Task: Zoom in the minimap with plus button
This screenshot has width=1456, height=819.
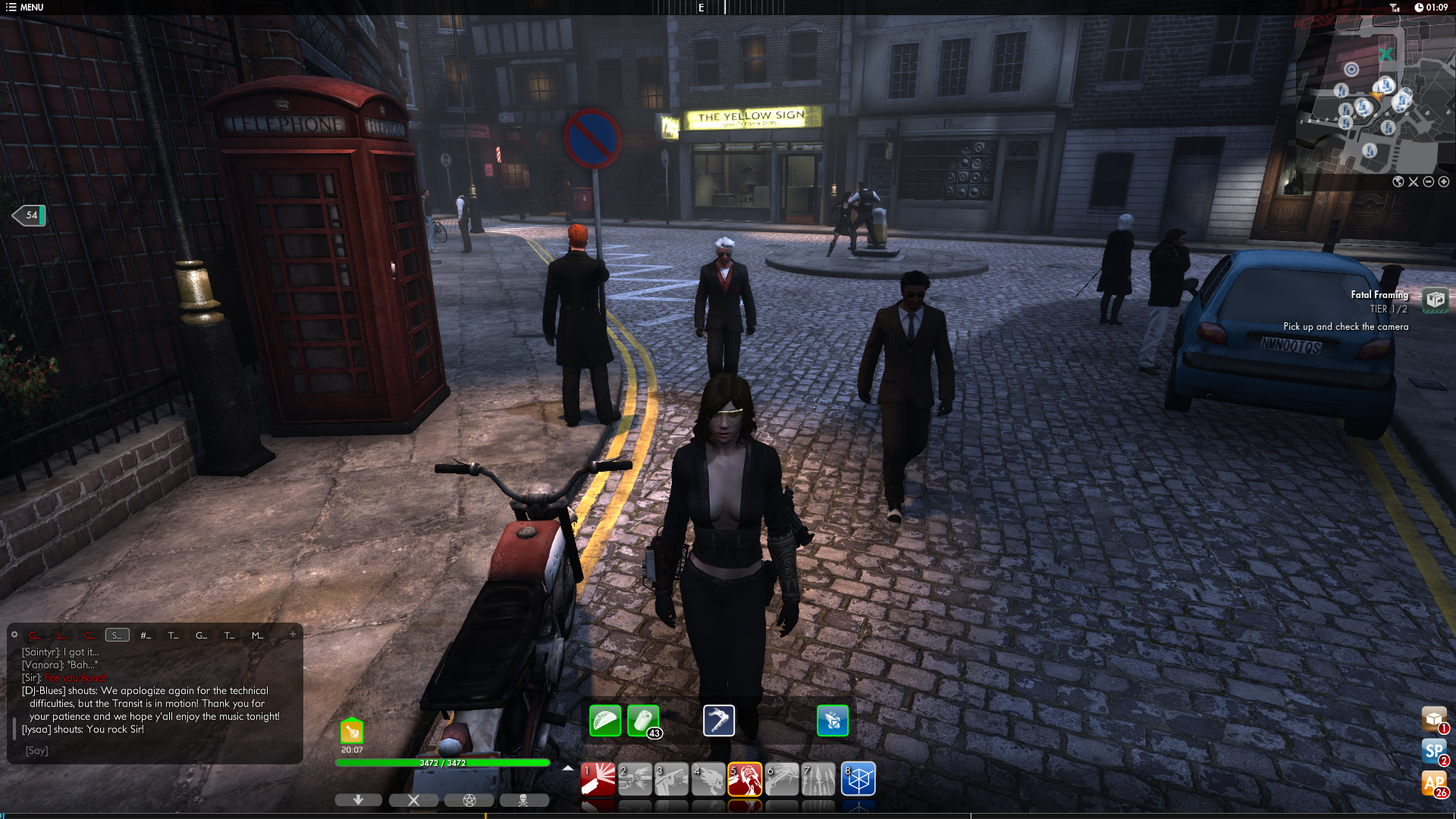Action: click(1444, 182)
